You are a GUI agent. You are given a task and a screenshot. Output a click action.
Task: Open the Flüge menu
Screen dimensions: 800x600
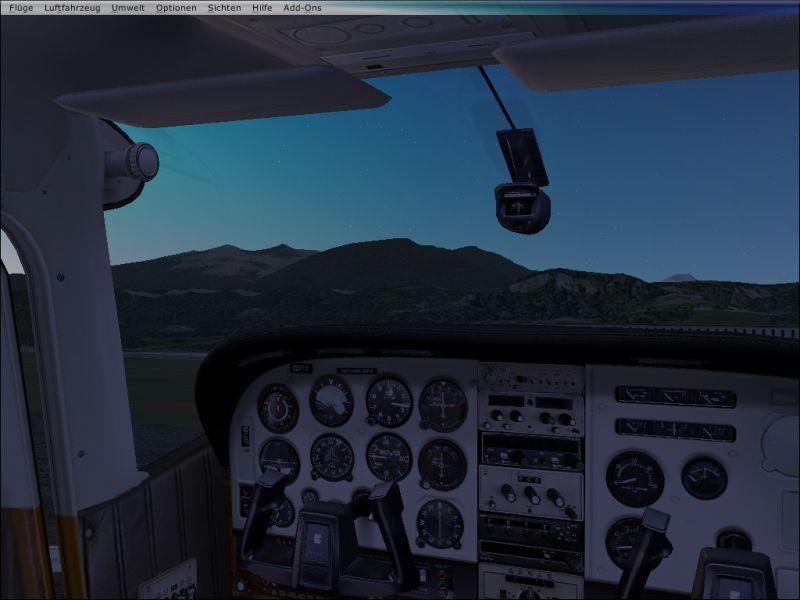tap(21, 7)
